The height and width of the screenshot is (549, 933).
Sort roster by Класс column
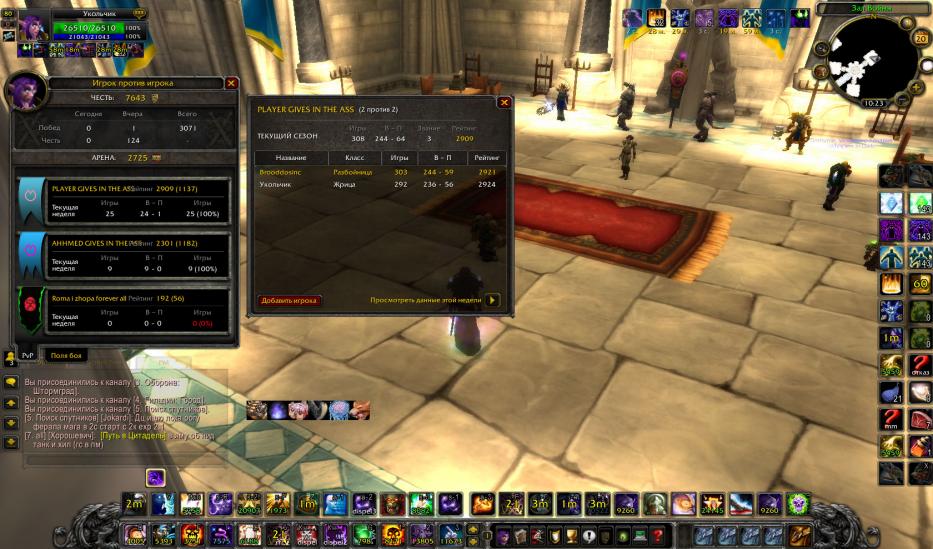pyautogui.click(x=354, y=158)
